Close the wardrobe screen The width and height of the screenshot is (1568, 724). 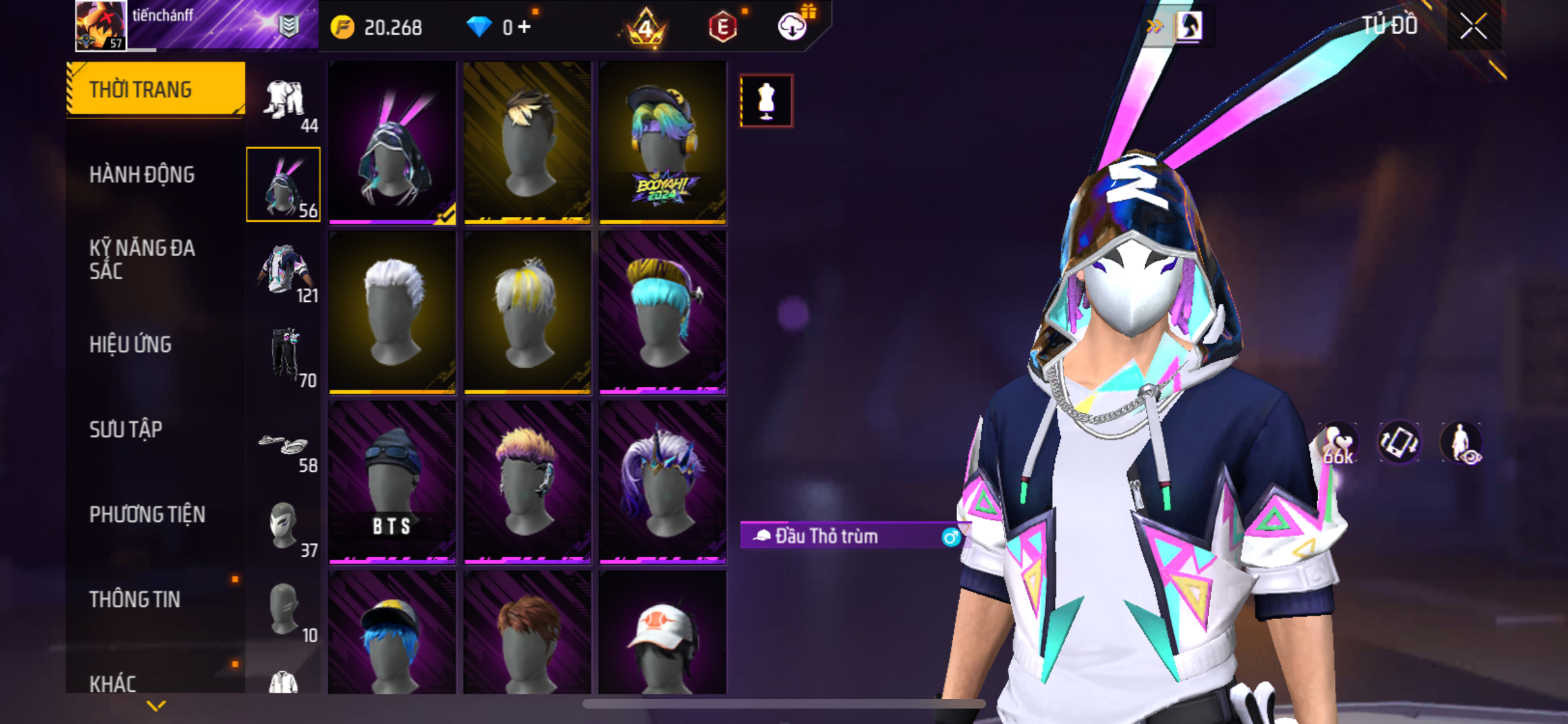tap(1473, 26)
